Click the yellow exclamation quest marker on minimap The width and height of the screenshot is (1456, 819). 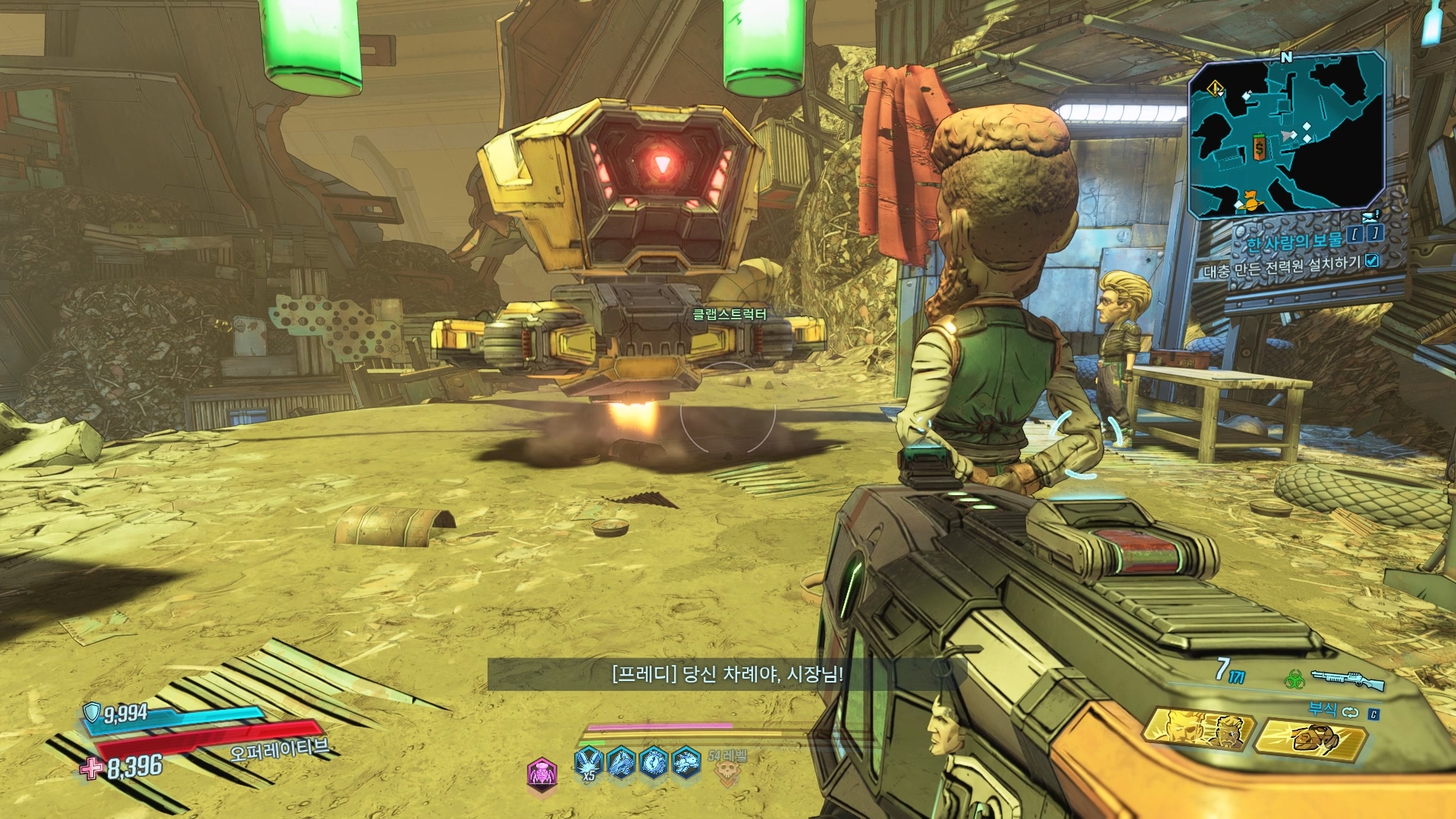(x=1216, y=90)
